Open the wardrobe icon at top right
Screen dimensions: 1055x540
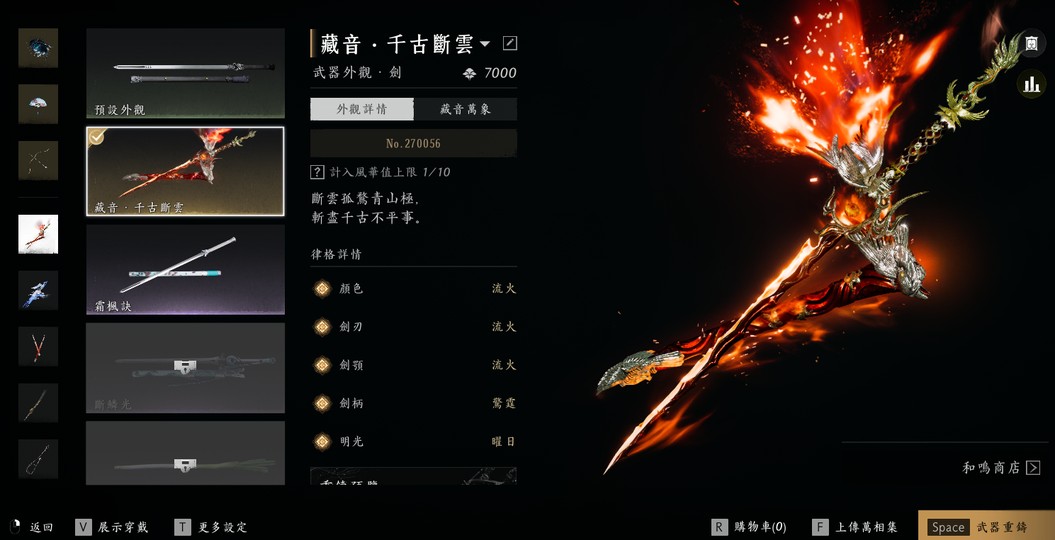[1031, 45]
